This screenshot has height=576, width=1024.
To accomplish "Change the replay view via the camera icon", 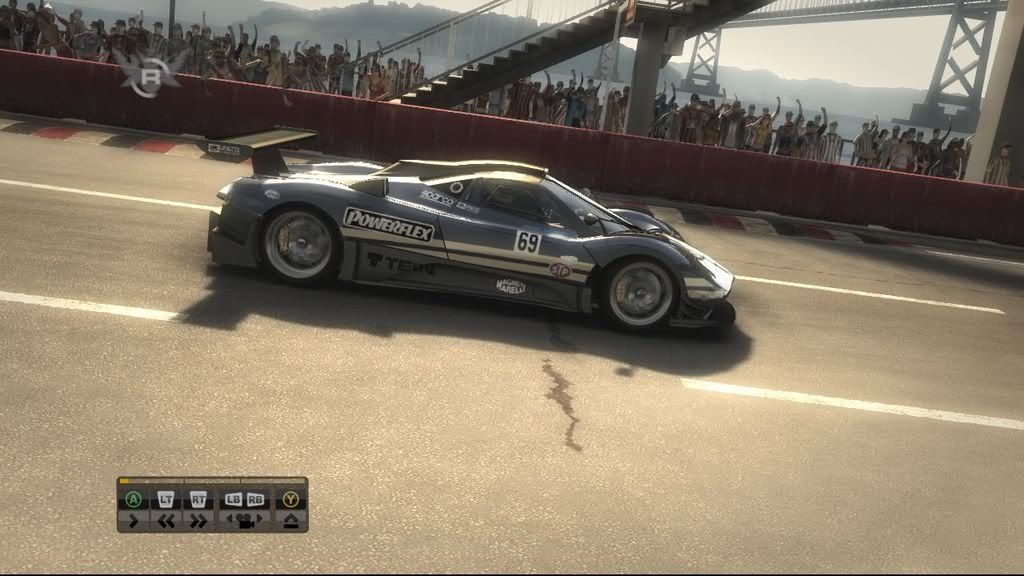I will (244, 520).
